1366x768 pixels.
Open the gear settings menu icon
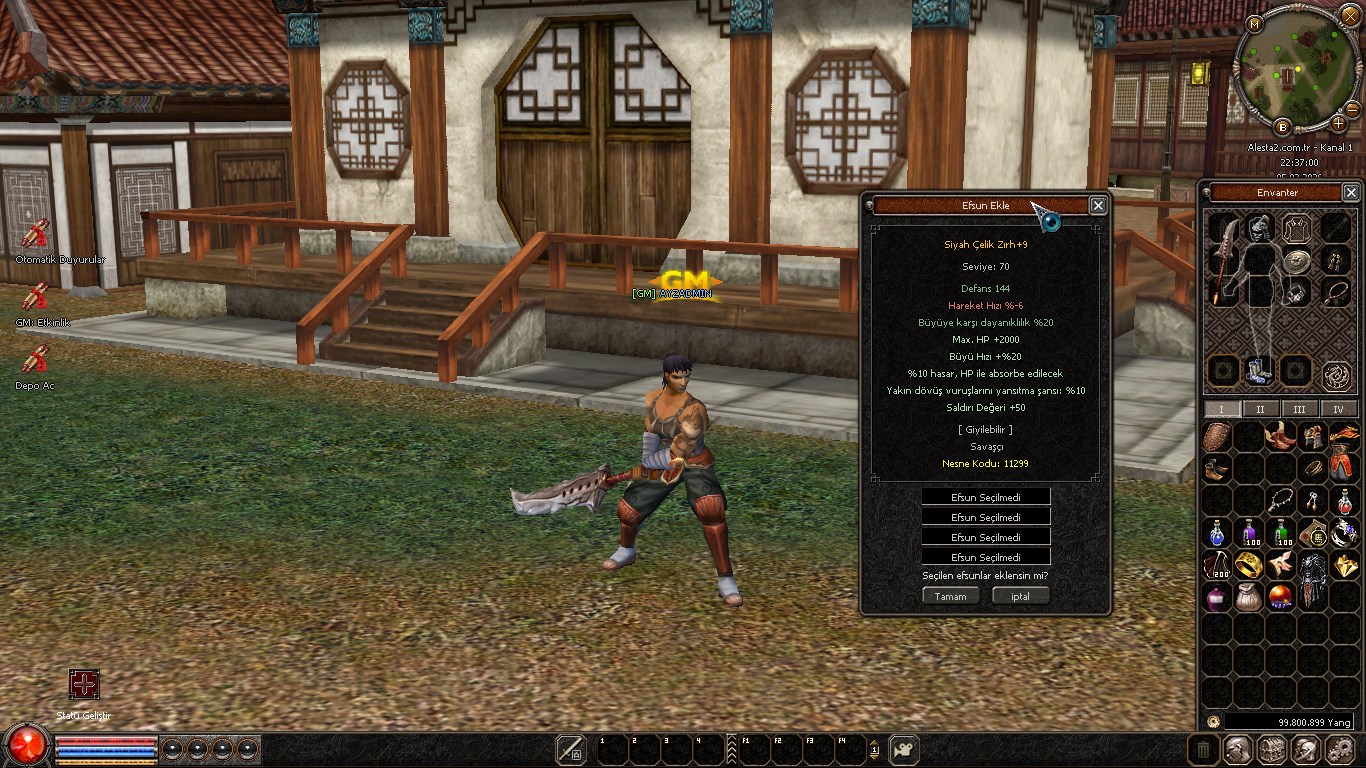[x=1339, y=749]
